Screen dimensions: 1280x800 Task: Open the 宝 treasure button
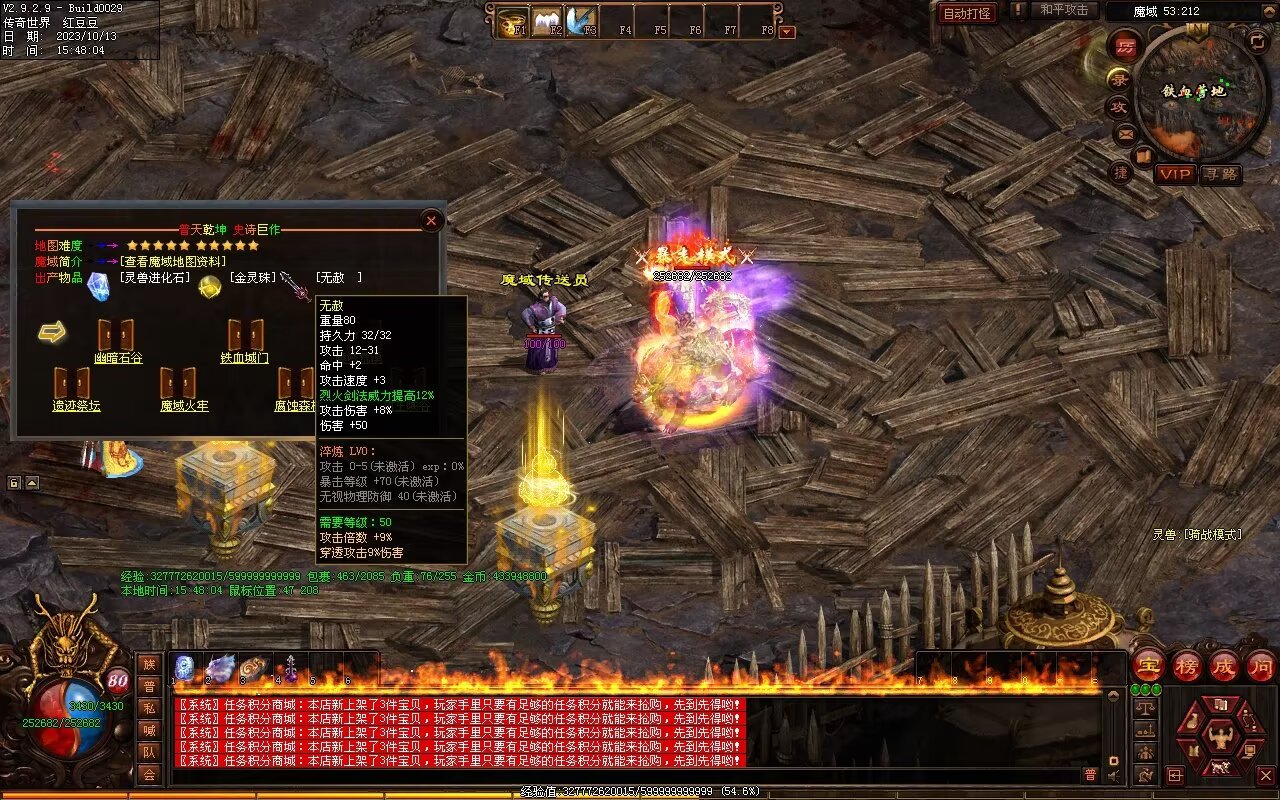coord(1148,666)
